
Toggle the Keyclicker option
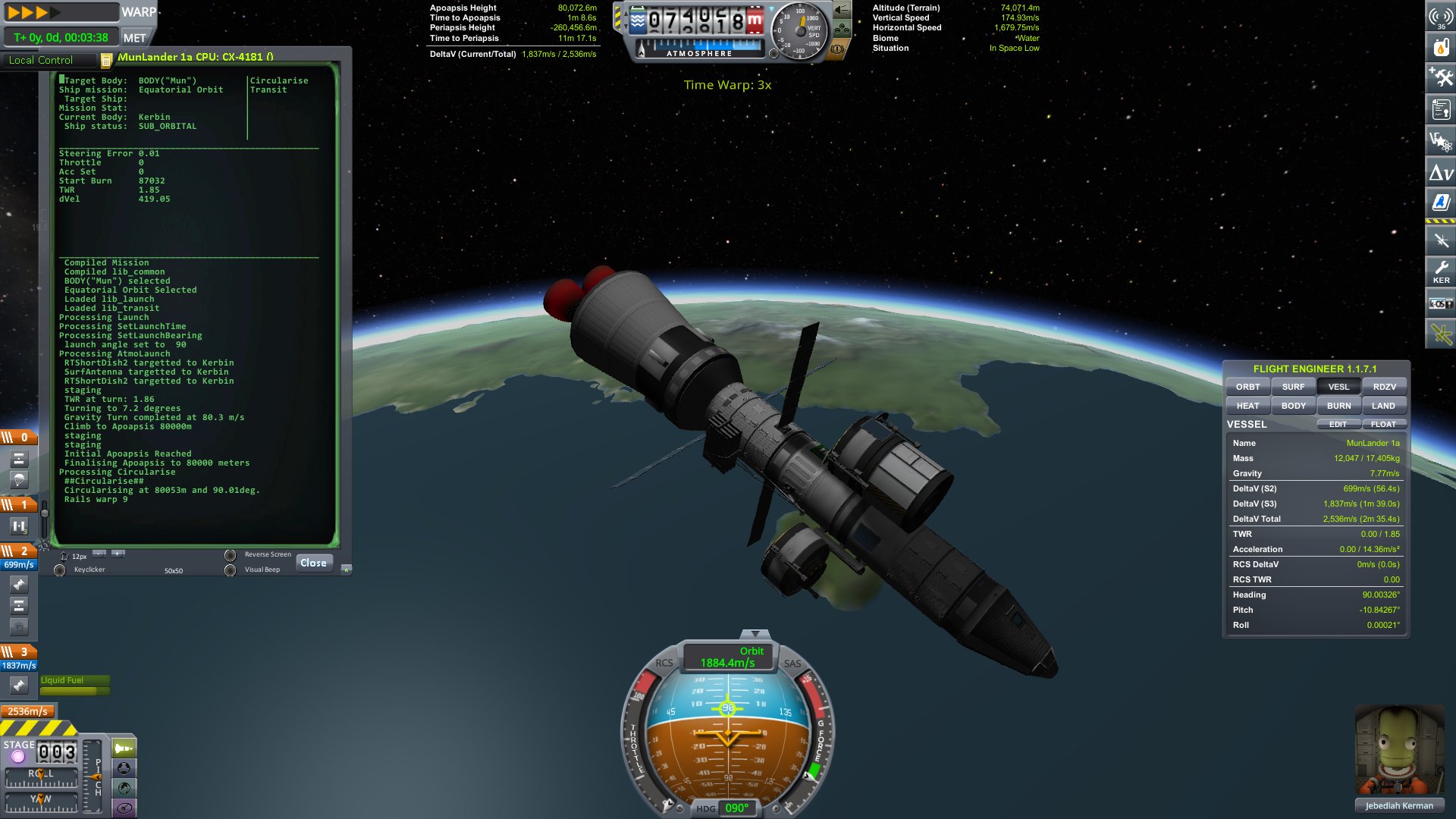tap(60, 570)
